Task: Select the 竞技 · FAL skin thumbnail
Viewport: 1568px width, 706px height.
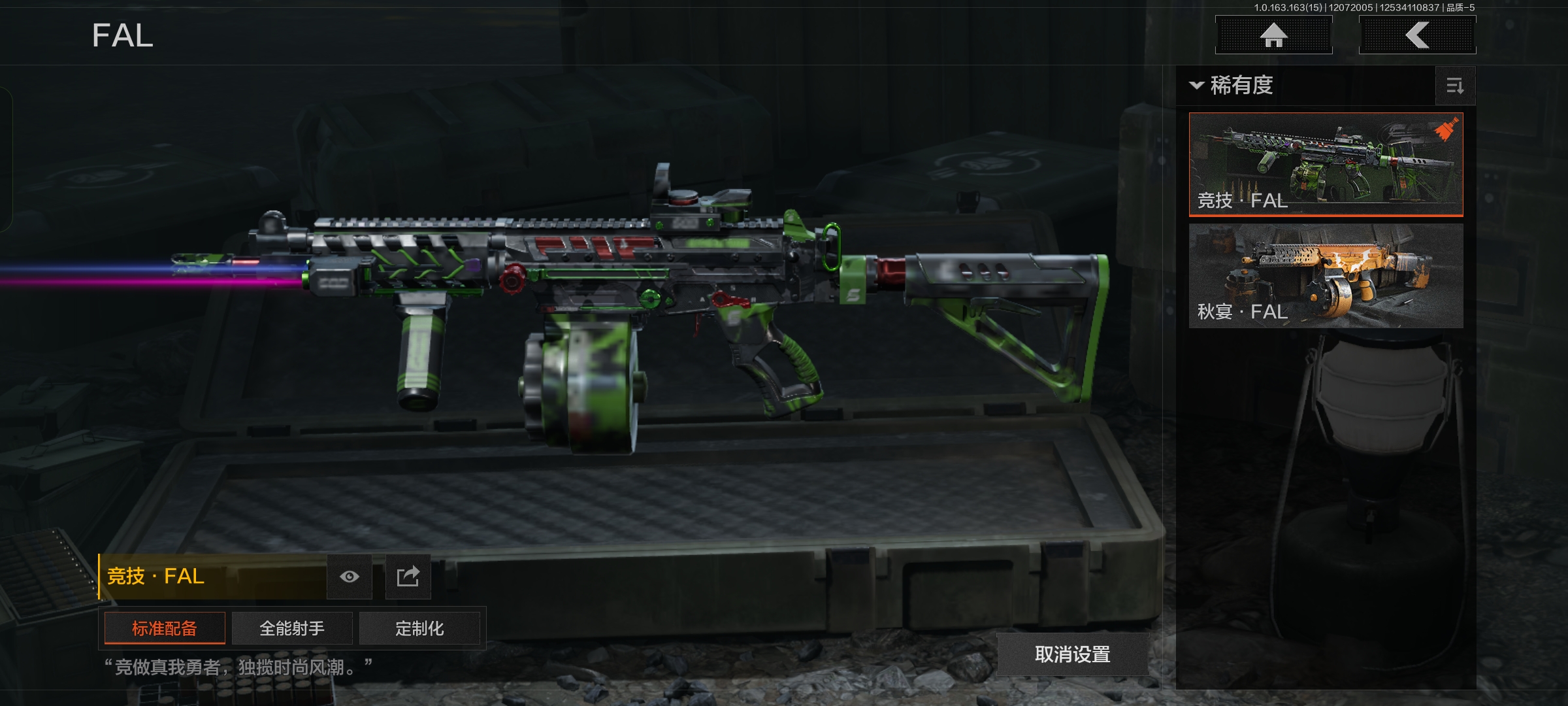Action: pos(1326,164)
